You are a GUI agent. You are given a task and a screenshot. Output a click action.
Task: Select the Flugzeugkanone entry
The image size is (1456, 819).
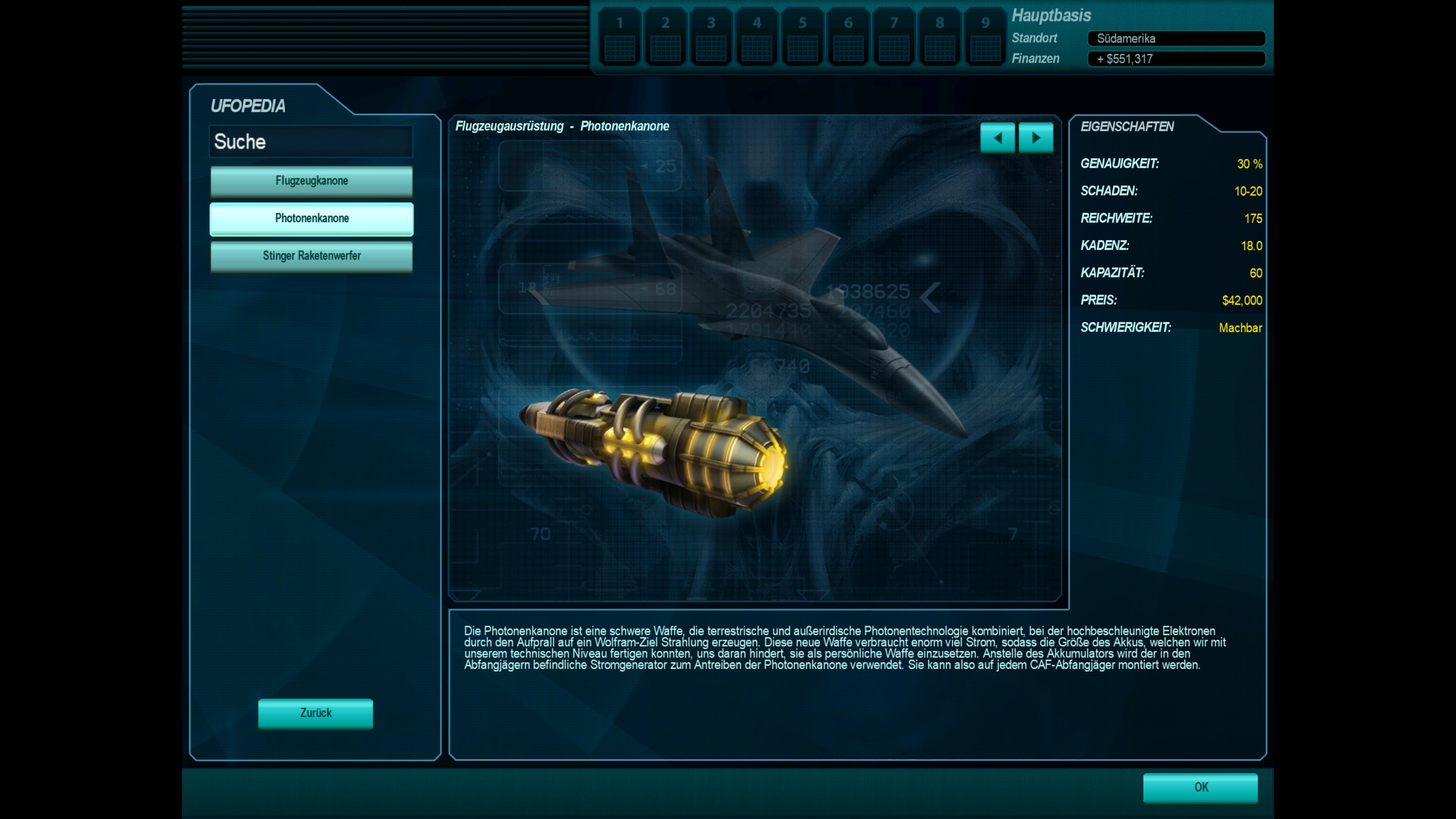pos(311,181)
